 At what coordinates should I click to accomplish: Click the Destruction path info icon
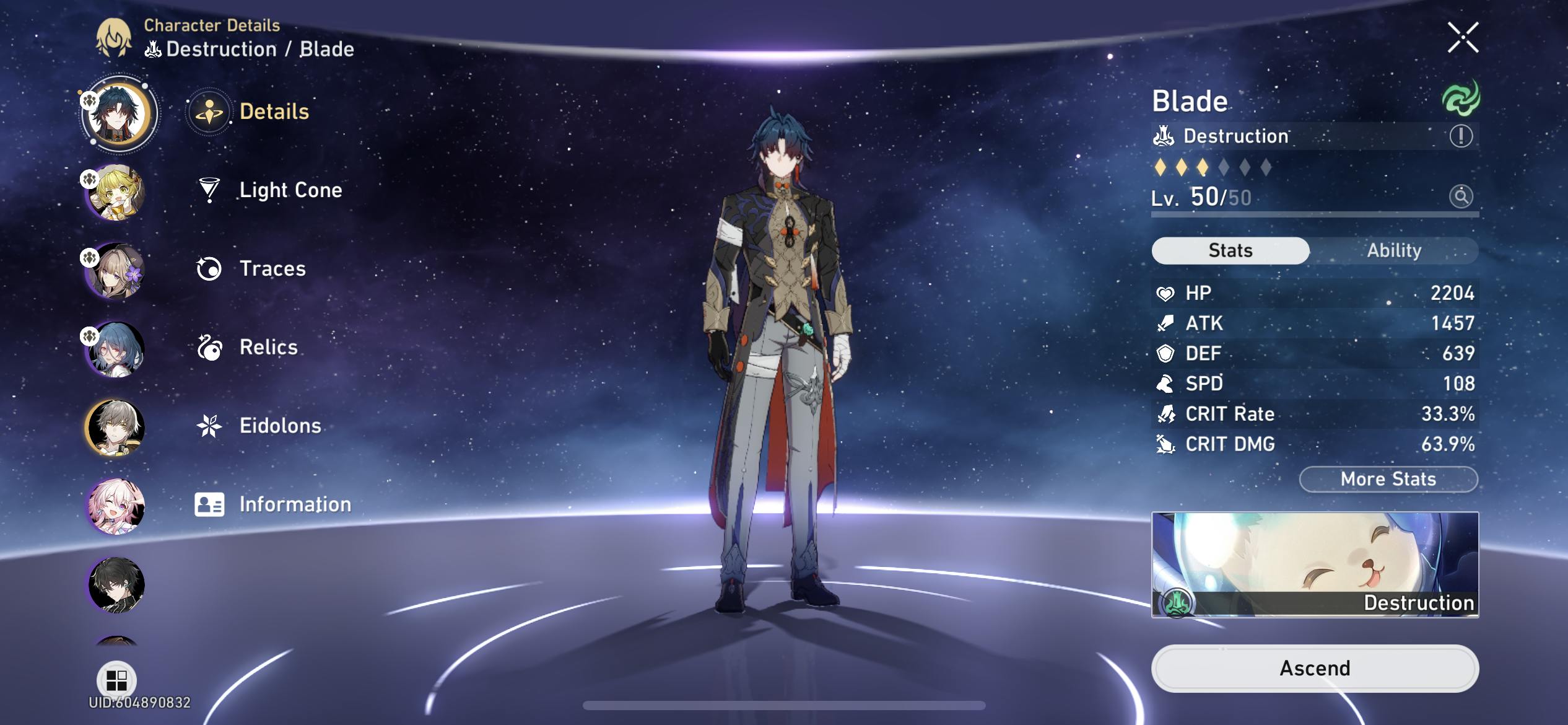[x=1461, y=136]
